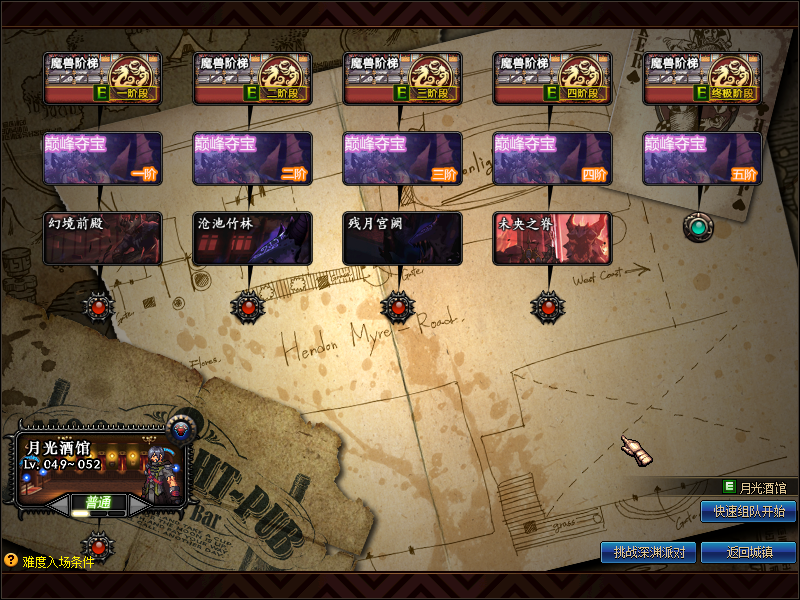Choose the 巅峰夺宝 四阶 dungeon
This screenshot has height=600, width=800.
click(552, 158)
